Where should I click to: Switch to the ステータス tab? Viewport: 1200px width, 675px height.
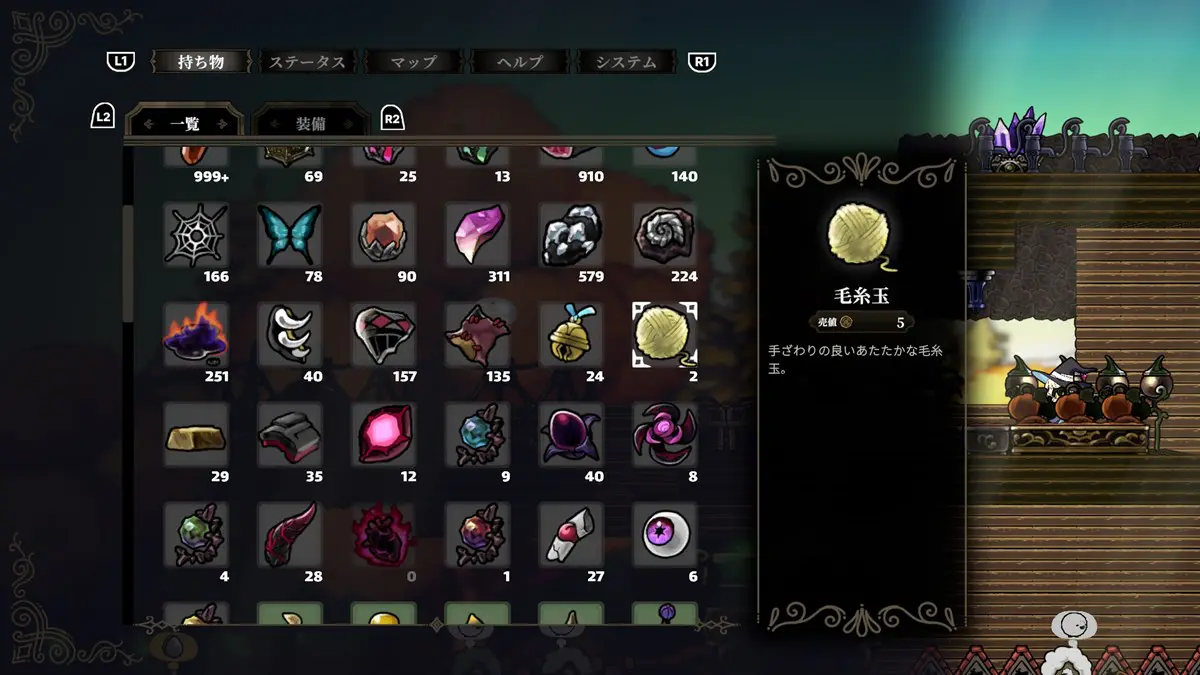click(x=307, y=62)
